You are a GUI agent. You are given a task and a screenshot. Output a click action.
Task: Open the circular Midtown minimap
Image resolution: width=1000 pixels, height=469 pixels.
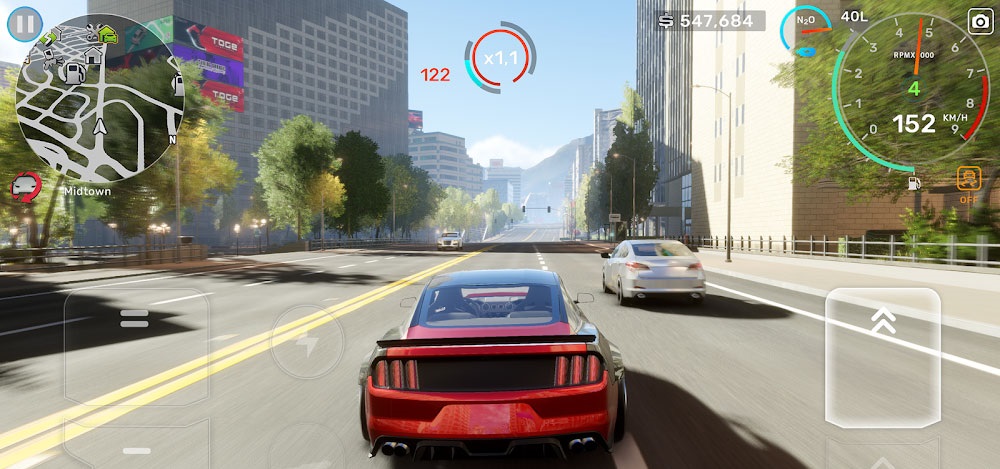100,98
